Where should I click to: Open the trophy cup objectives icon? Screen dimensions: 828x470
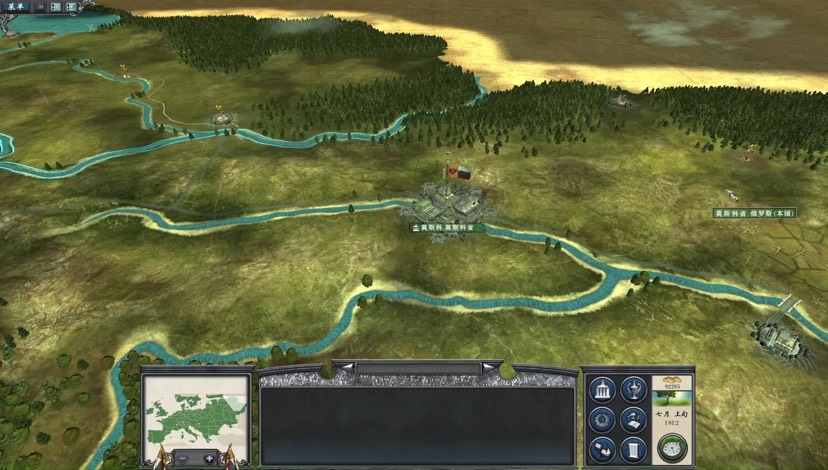pyautogui.click(x=632, y=389)
